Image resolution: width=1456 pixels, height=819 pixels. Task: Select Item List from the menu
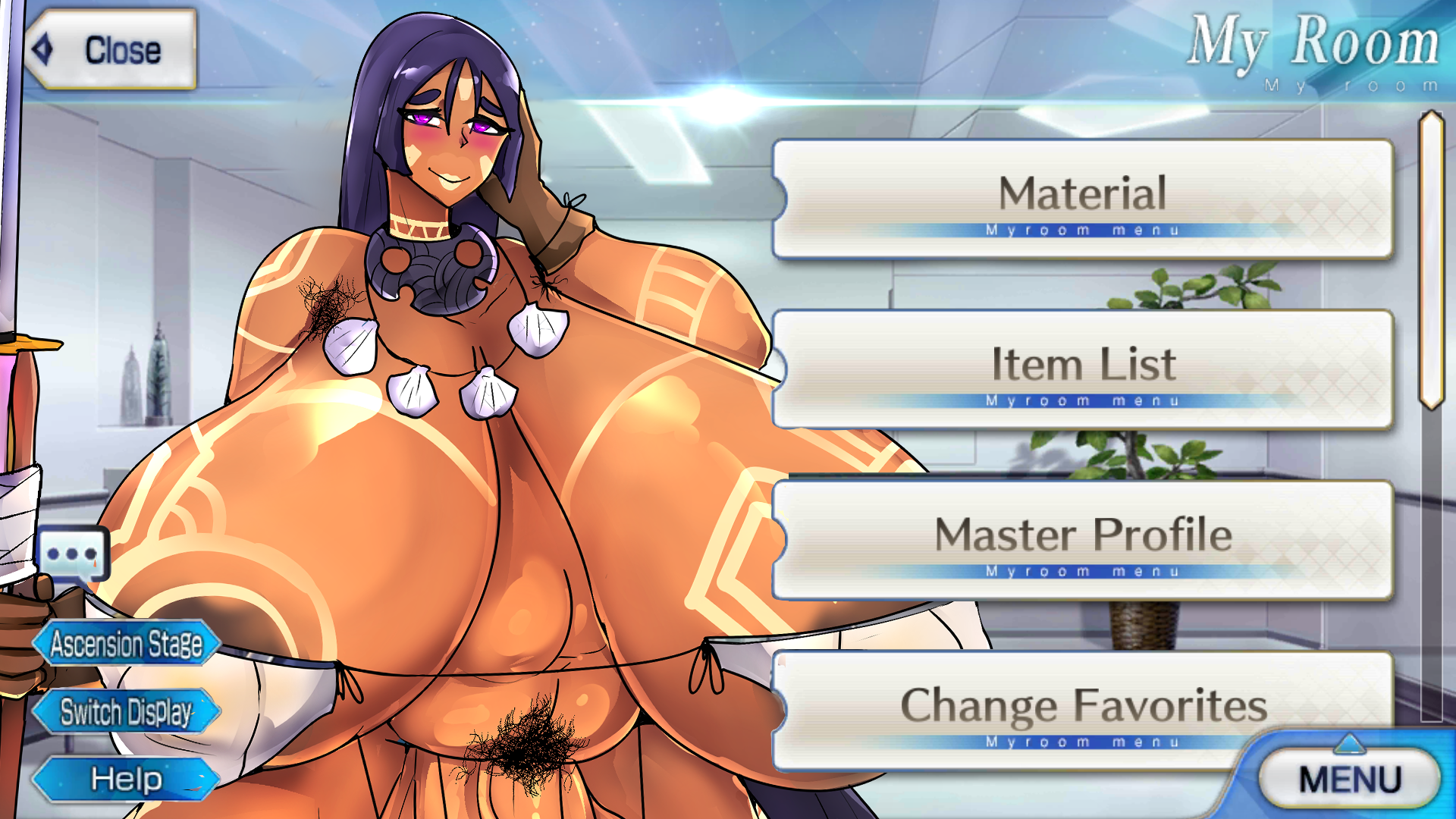(1082, 369)
